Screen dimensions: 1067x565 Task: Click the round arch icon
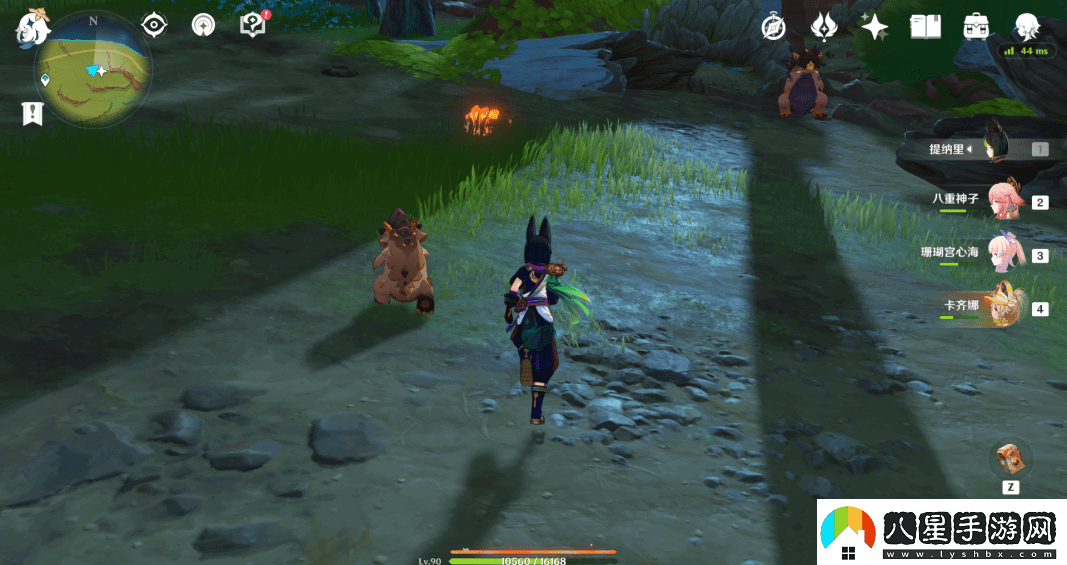coord(203,25)
